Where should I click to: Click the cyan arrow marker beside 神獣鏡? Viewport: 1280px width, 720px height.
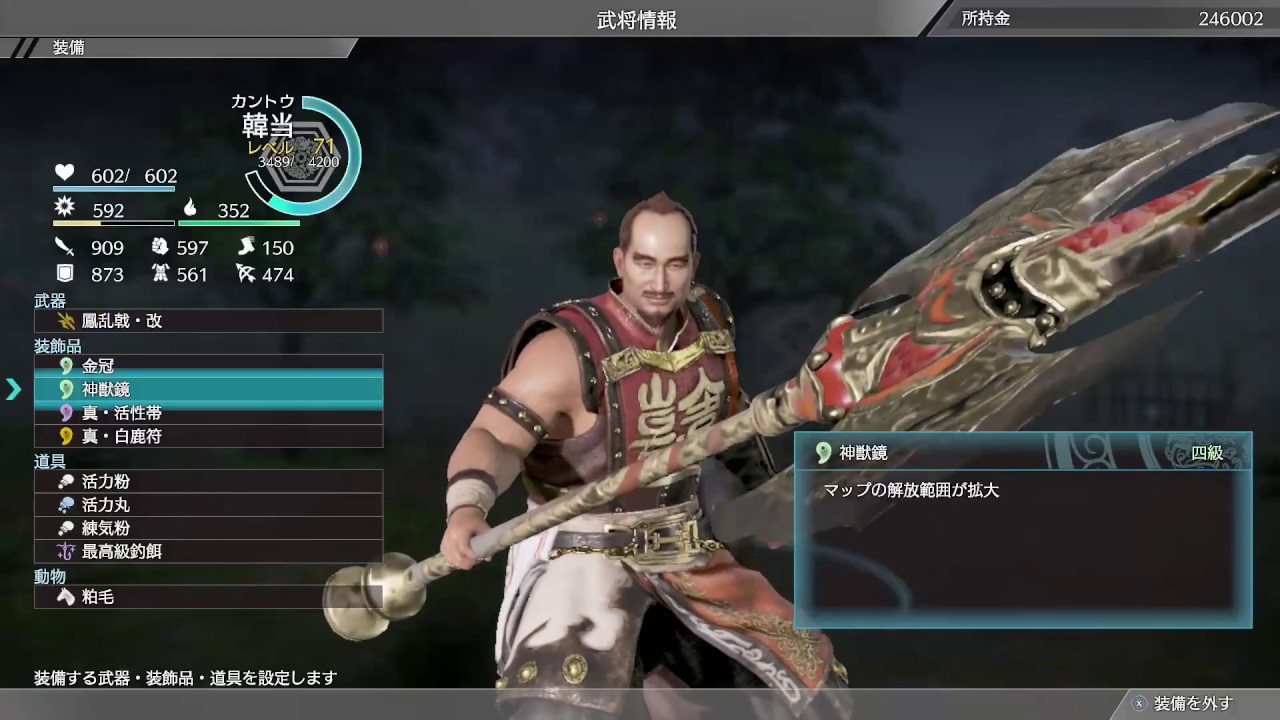pyautogui.click(x=14, y=389)
